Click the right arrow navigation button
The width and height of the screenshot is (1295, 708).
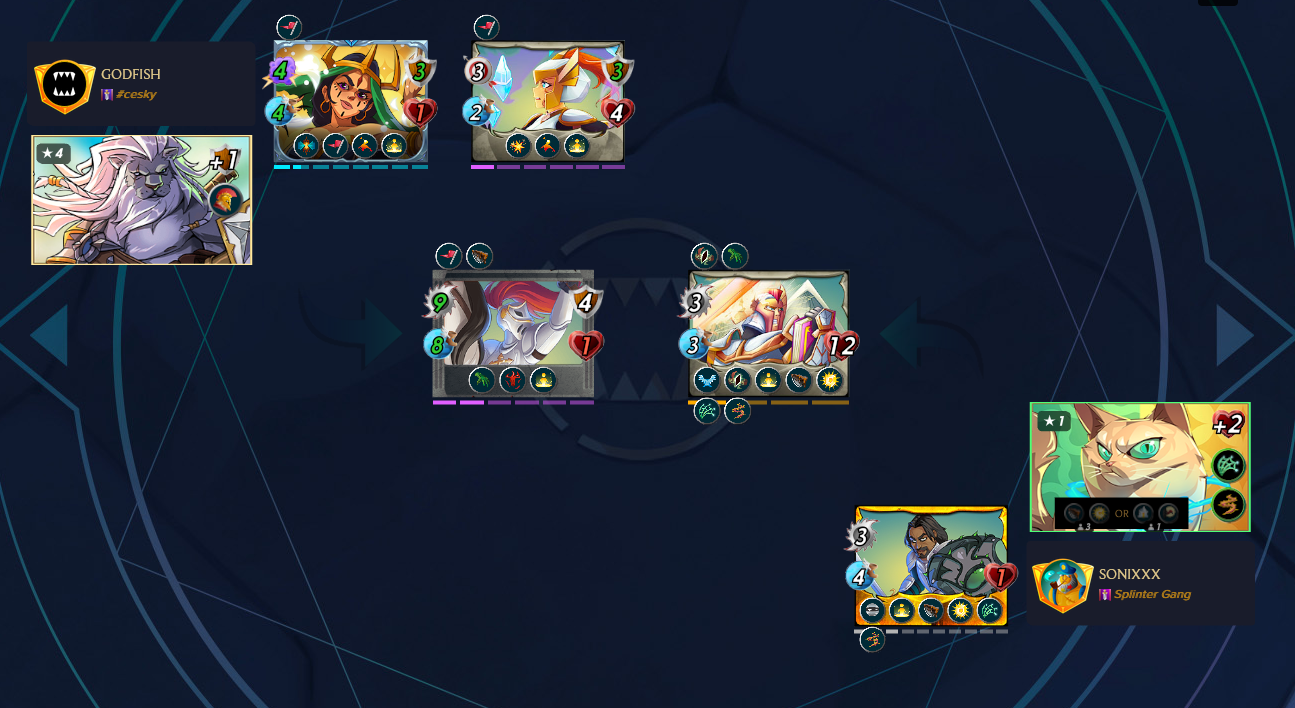pyautogui.click(x=1235, y=335)
